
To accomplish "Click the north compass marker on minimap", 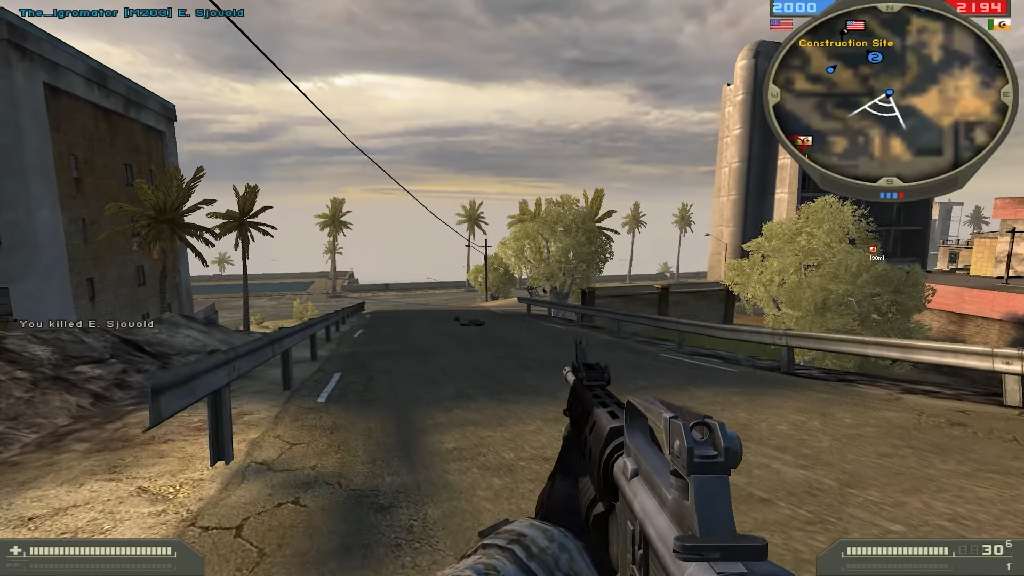I will coord(889,6).
